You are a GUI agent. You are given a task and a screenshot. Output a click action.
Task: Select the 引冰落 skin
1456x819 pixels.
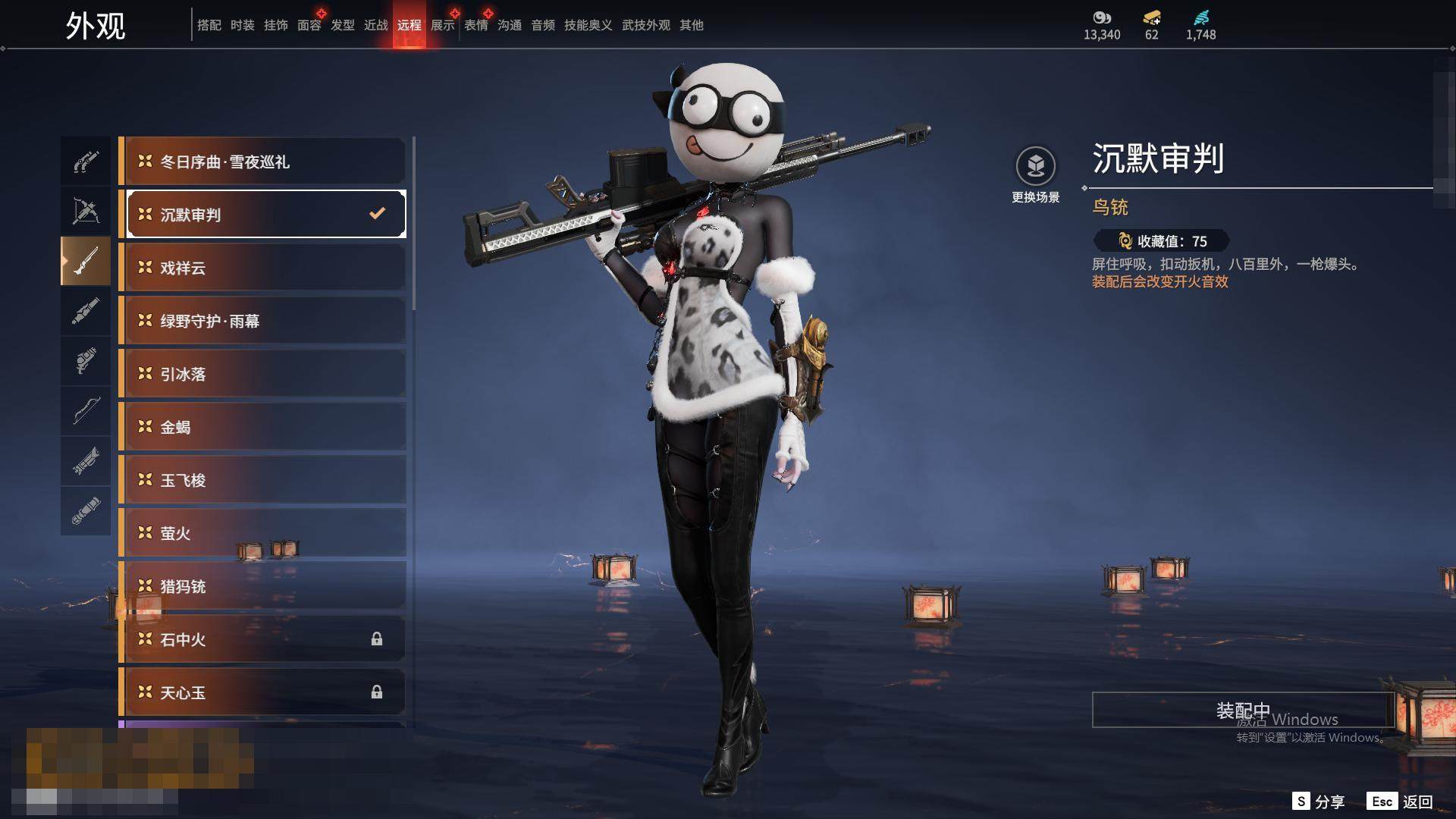pos(265,374)
